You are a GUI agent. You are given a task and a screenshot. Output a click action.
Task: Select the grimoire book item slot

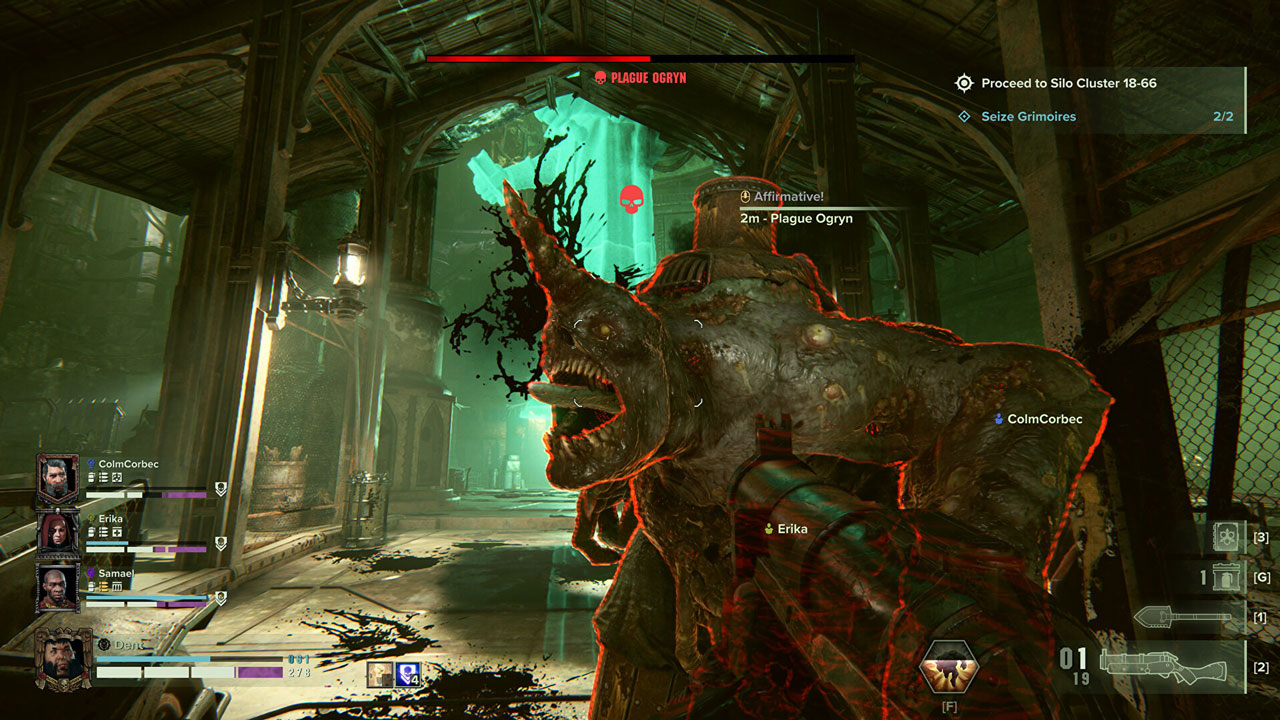coord(1227,537)
